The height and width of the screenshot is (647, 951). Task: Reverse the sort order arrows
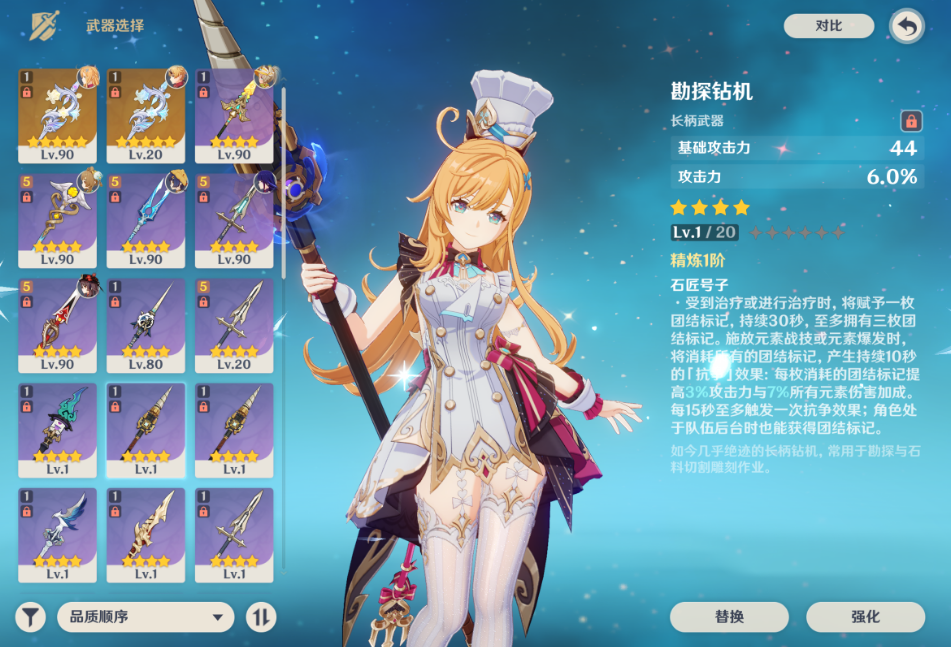pos(260,617)
